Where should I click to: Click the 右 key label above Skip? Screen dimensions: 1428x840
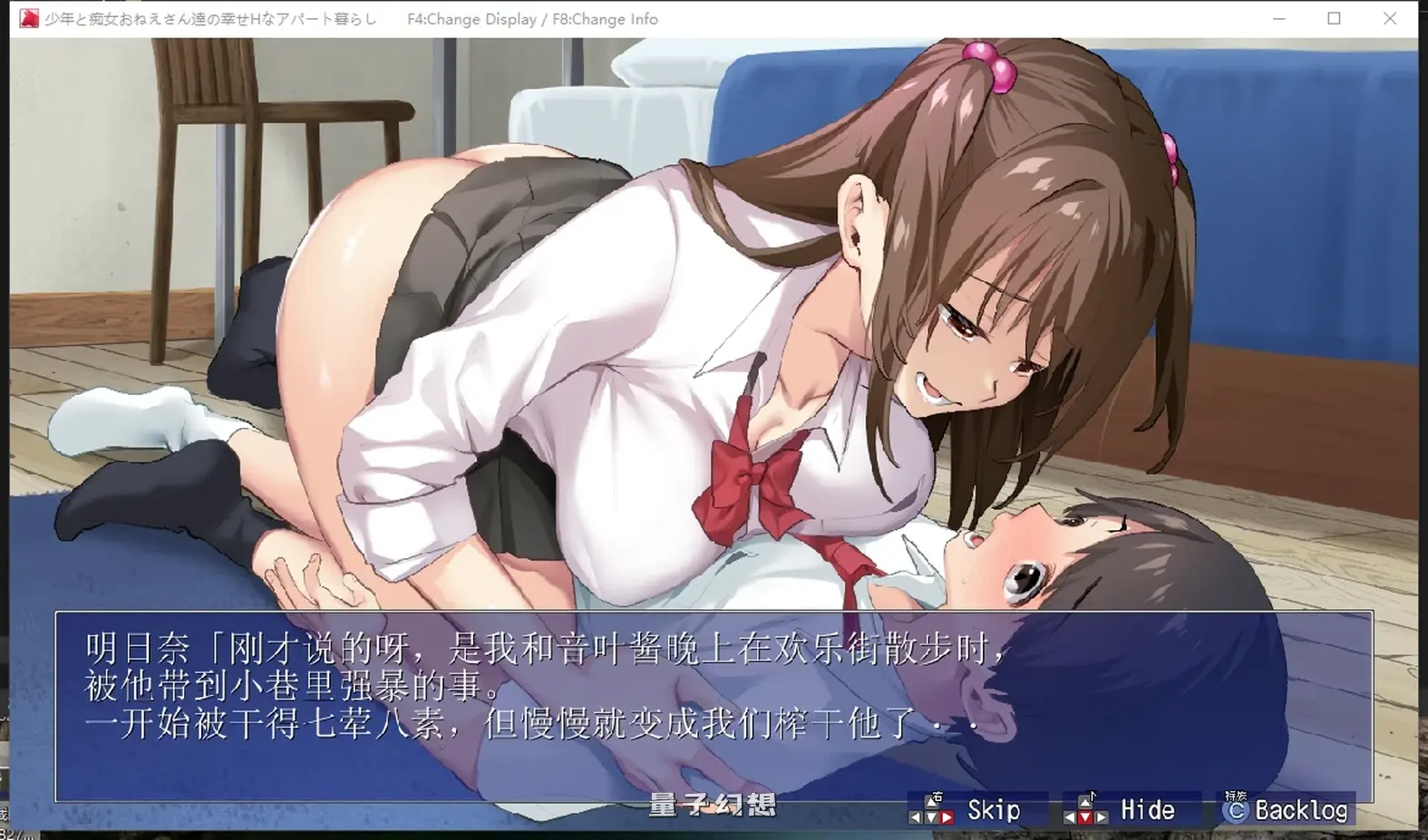coord(937,796)
